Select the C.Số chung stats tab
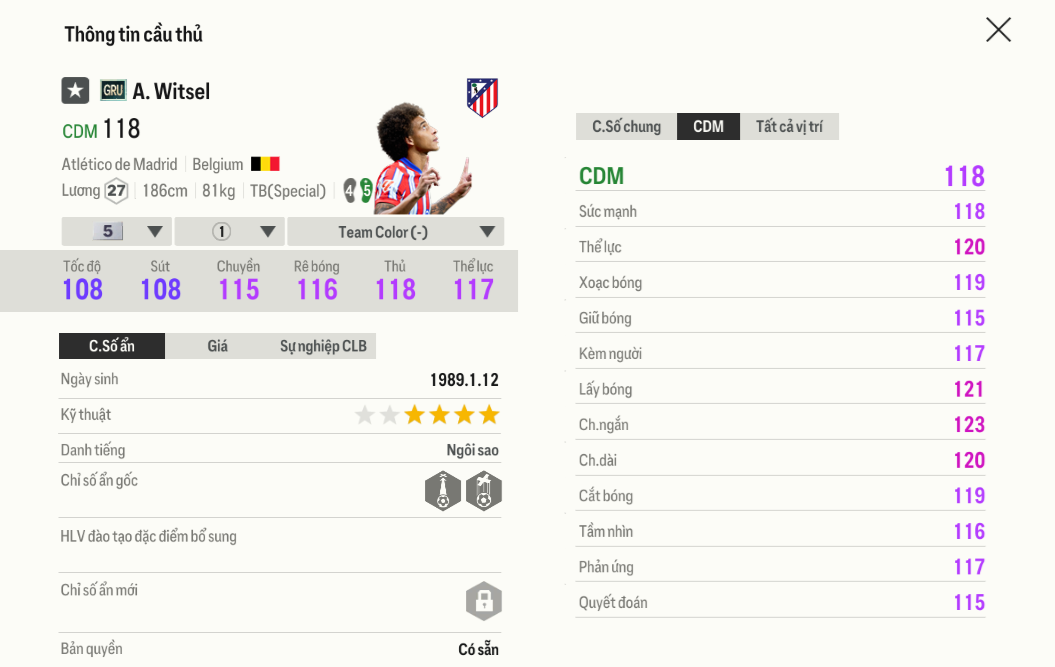 [626, 127]
